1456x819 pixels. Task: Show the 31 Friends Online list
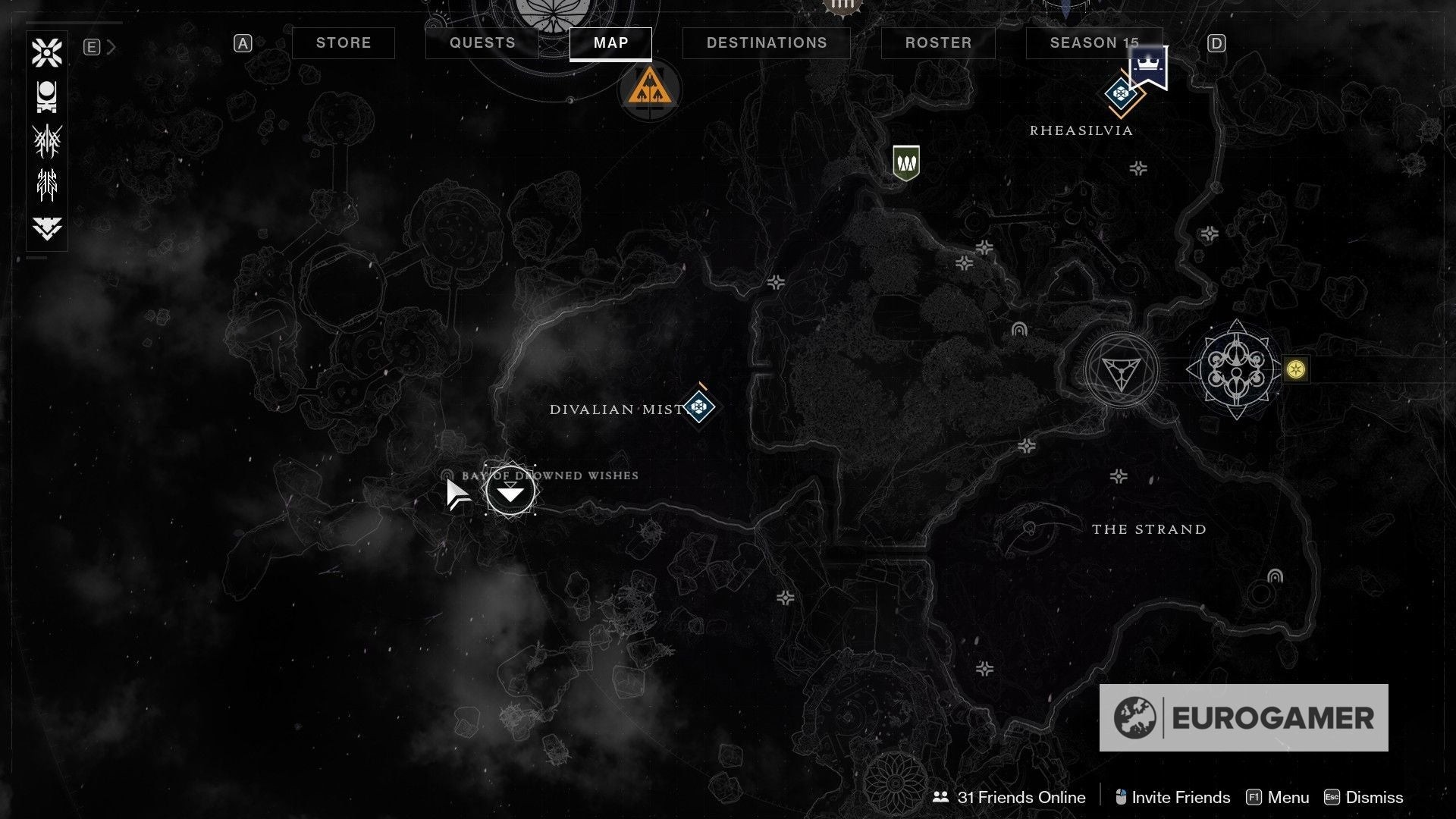pos(1009,797)
